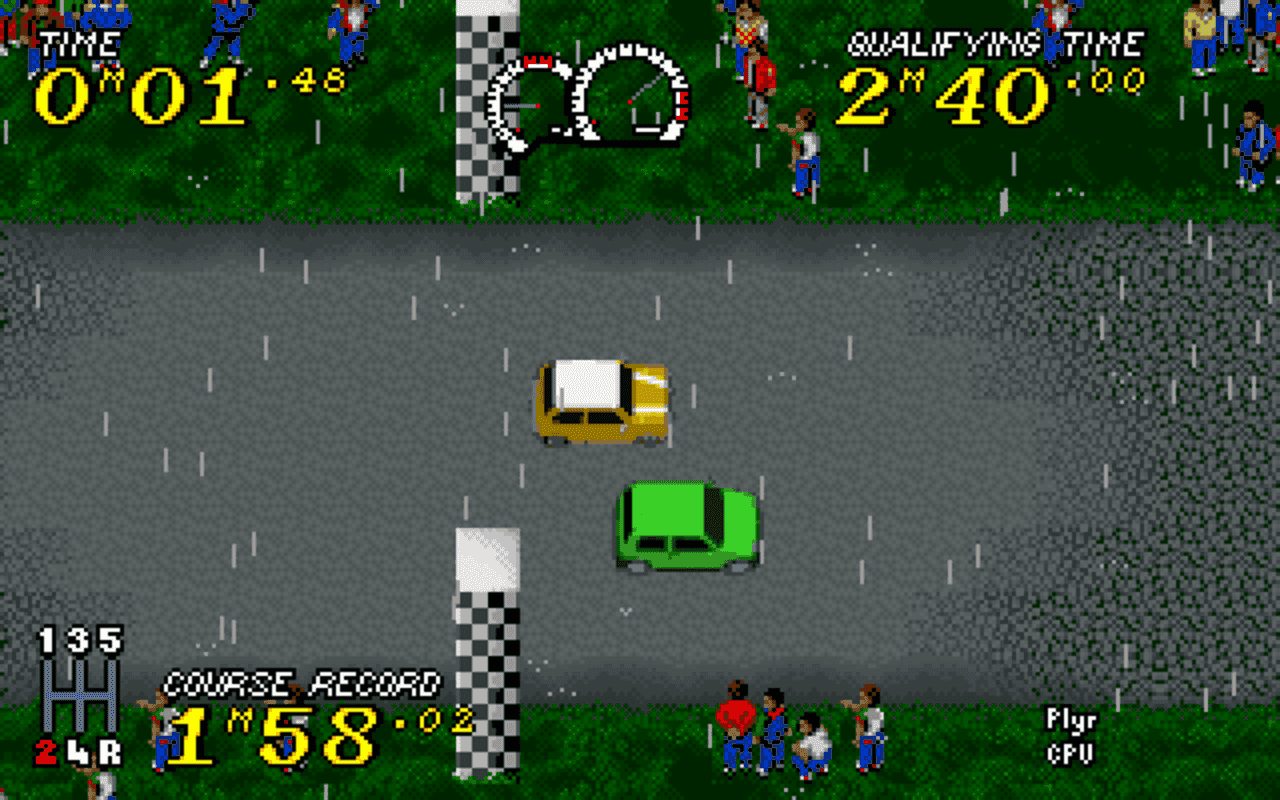Click the gear shifter H-pattern indicator
Image resolution: width=1280 pixels, height=800 pixels.
pyautogui.click(x=80, y=695)
